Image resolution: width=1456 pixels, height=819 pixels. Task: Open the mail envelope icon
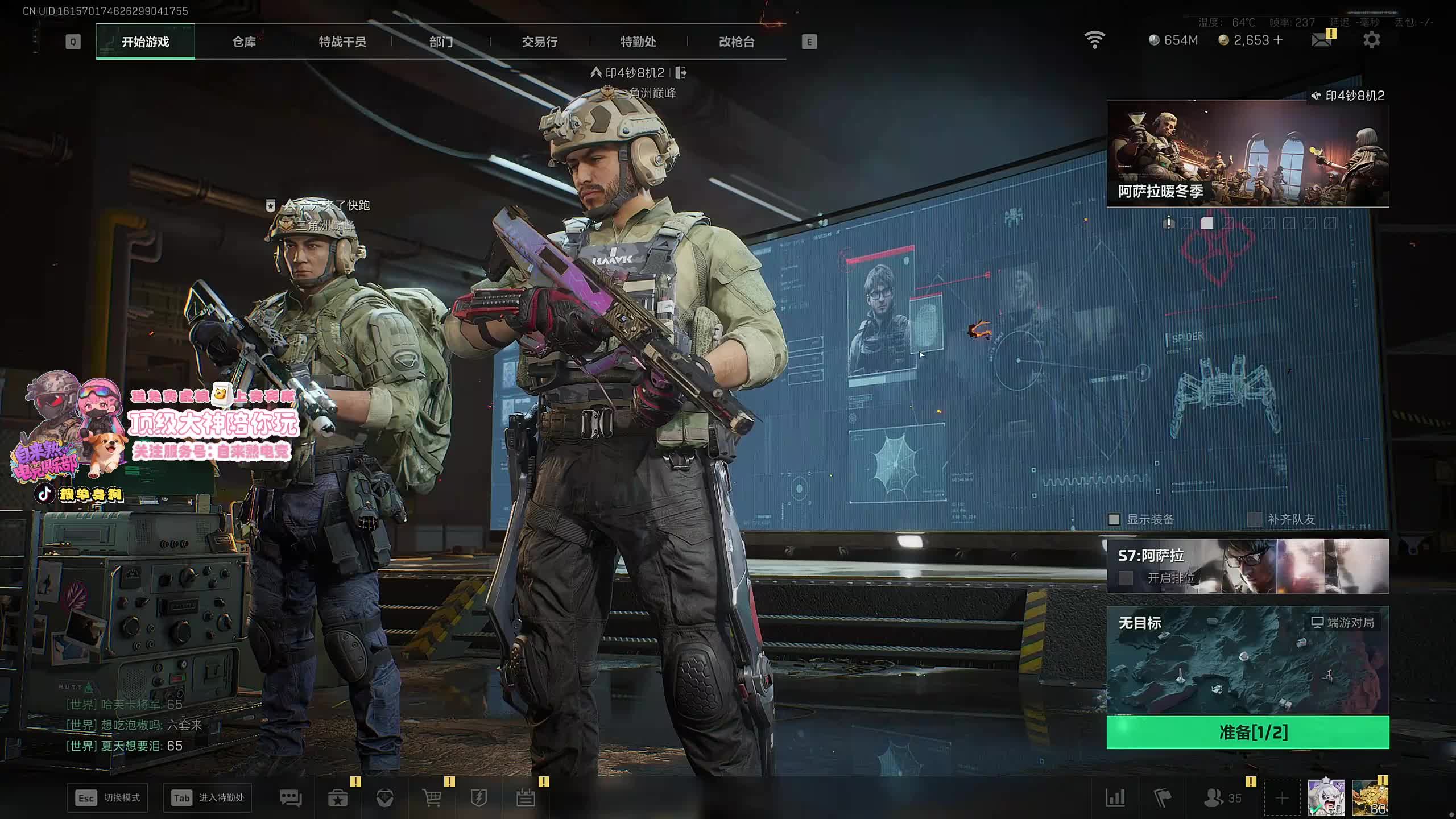(1321, 40)
